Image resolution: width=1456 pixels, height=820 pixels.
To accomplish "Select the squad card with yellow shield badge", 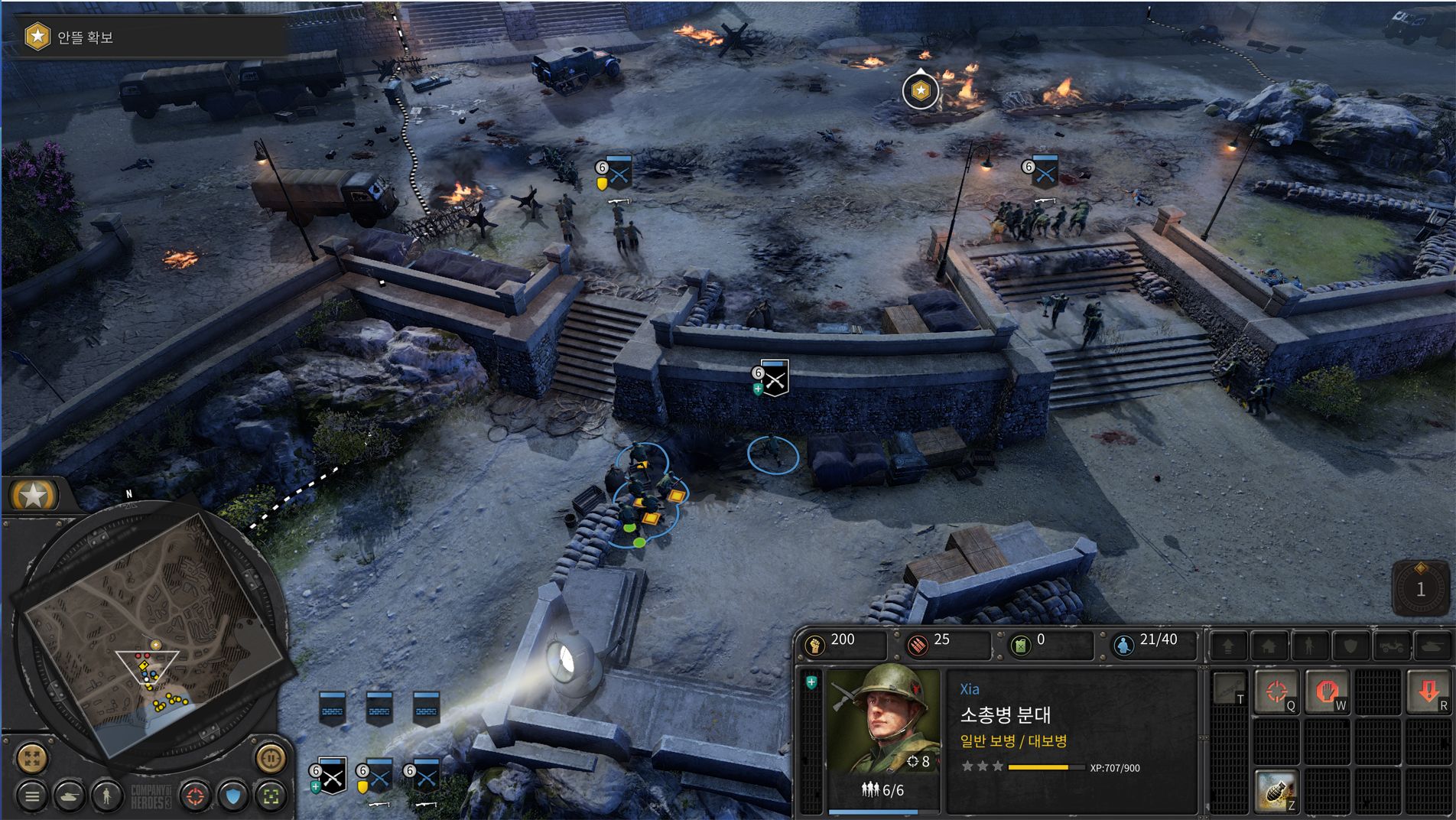I will pos(379,777).
